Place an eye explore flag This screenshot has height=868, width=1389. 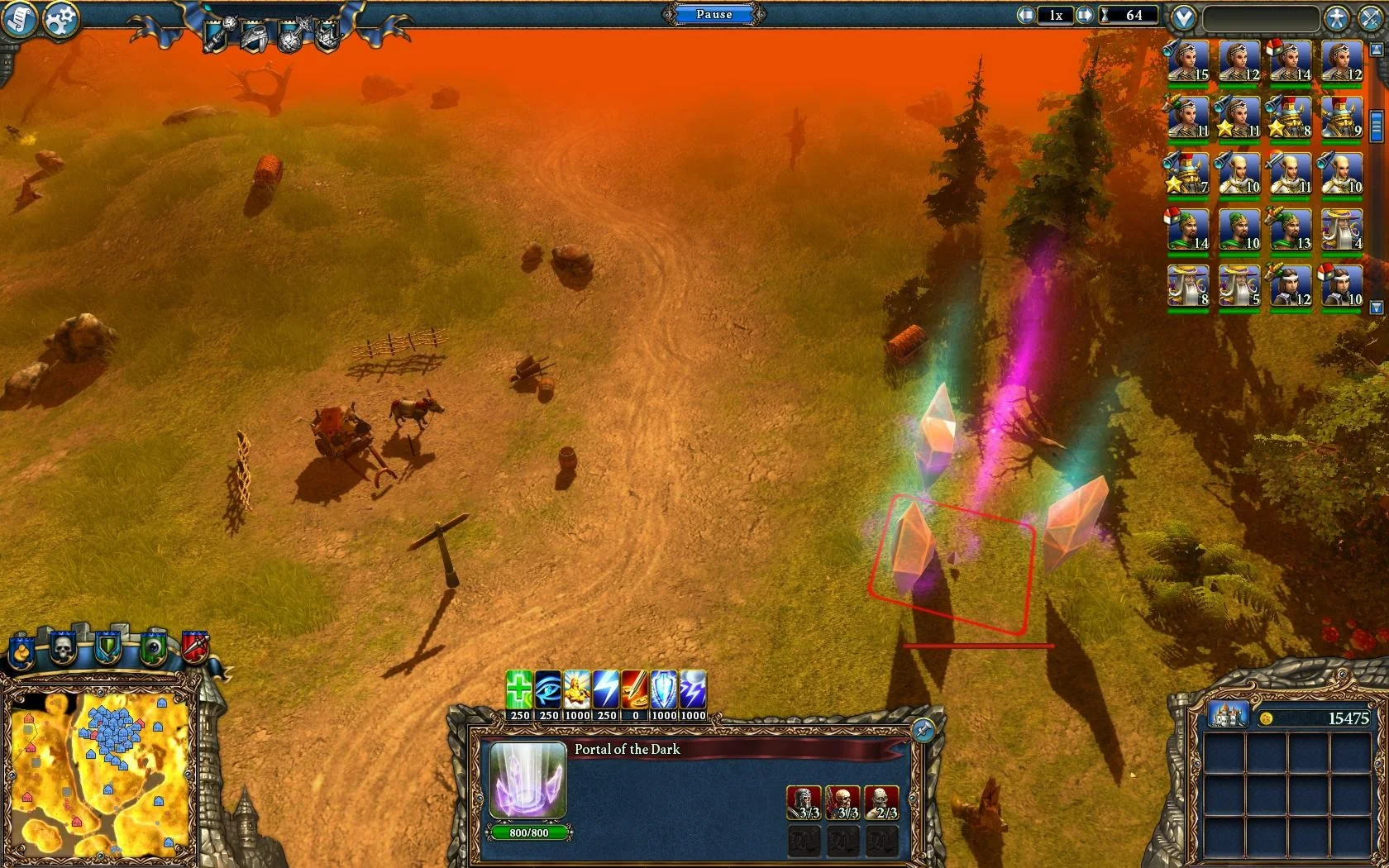tap(153, 649)
